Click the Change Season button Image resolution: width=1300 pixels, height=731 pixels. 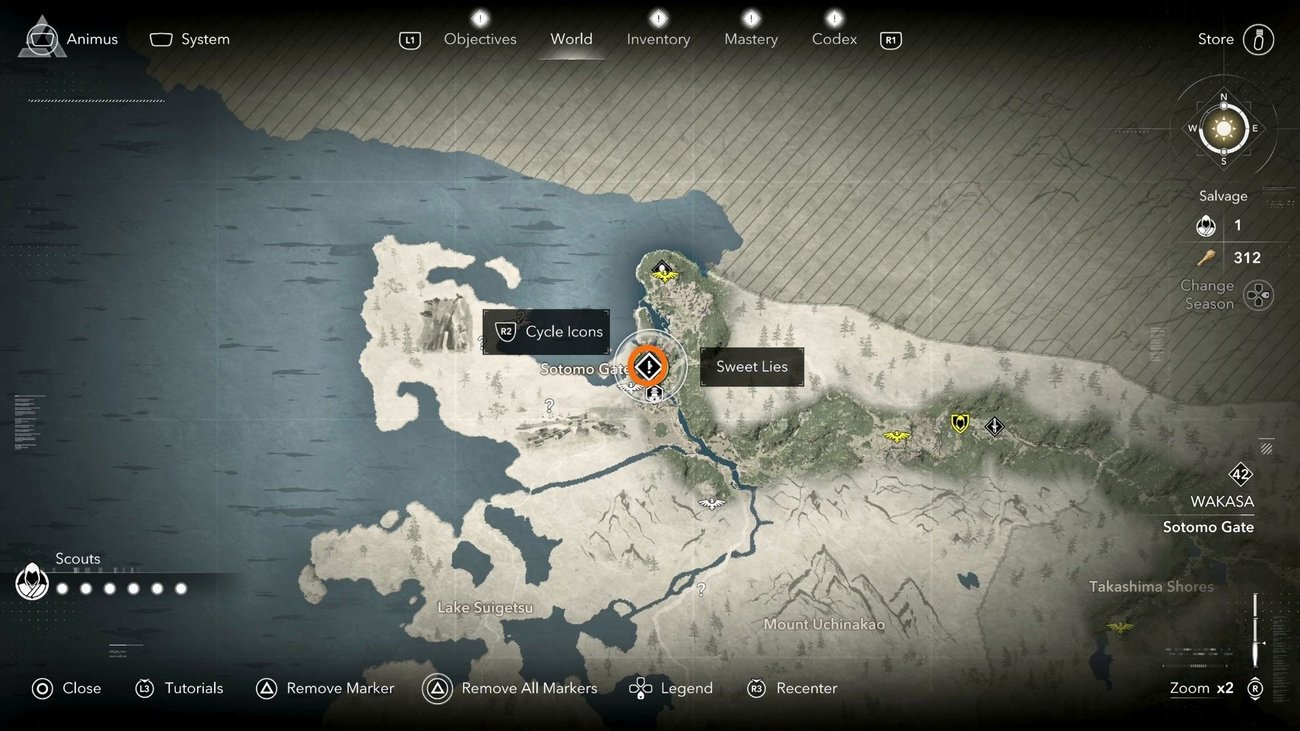1258,295
